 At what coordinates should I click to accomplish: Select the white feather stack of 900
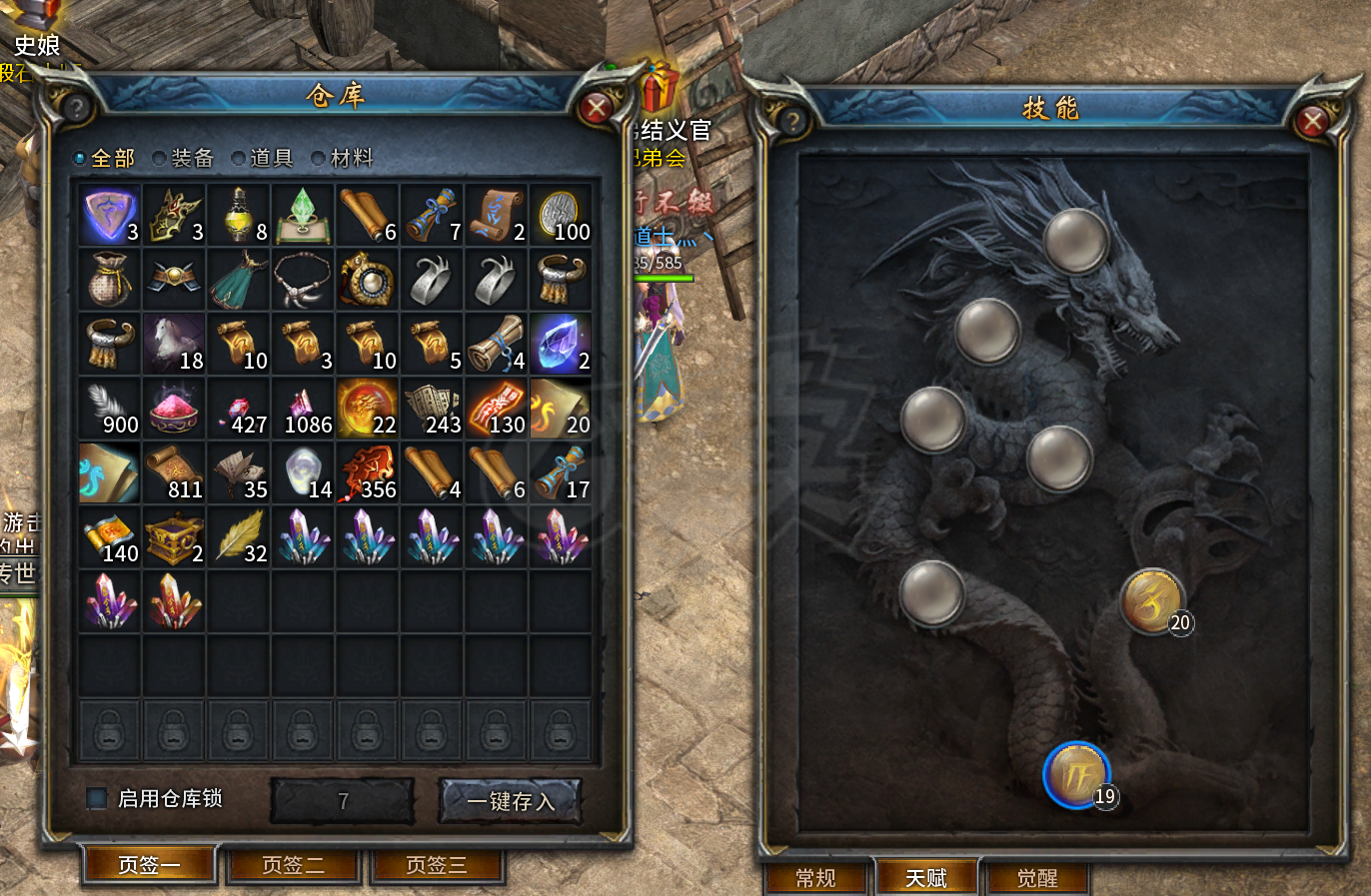[110, 408]
